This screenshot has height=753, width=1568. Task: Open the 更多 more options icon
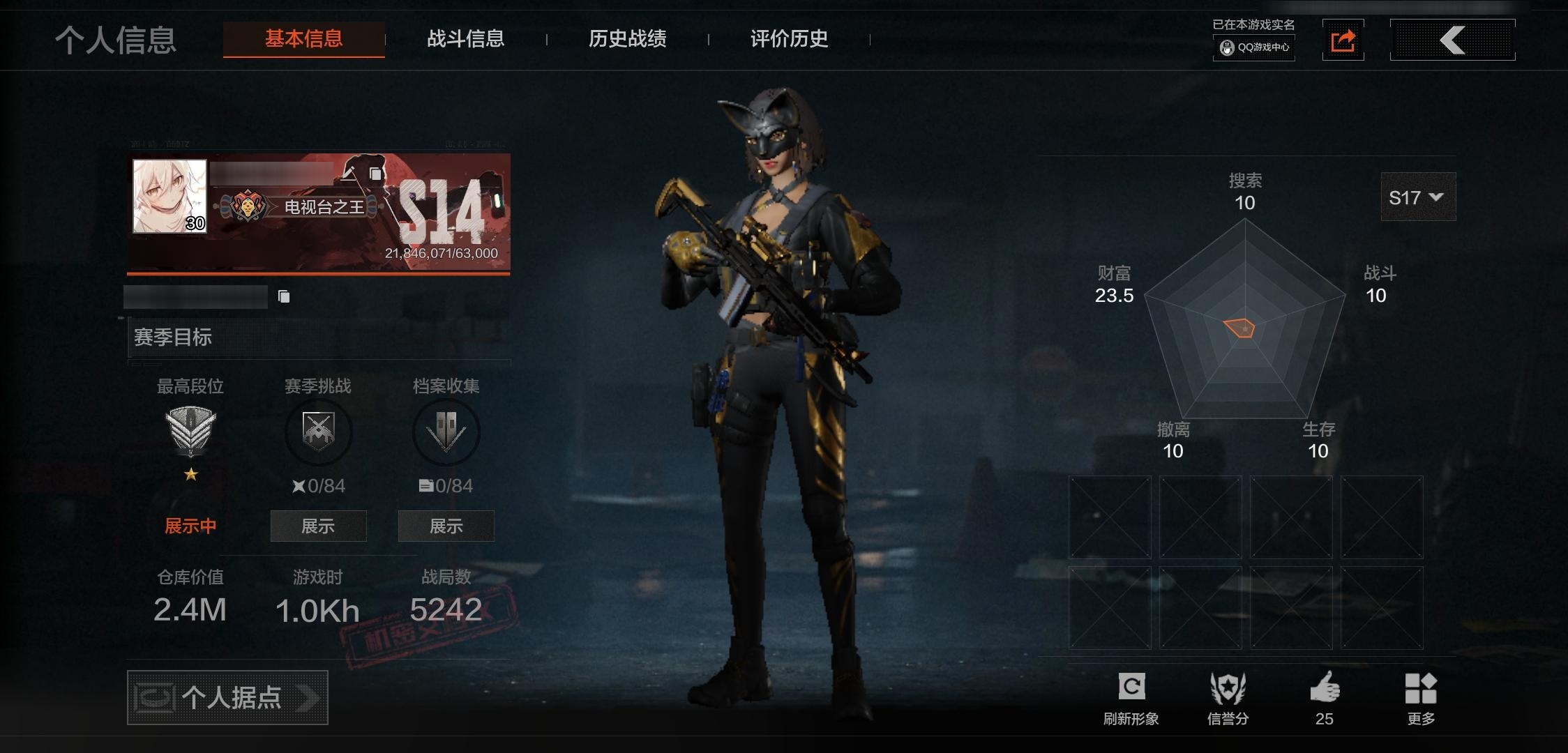pos(1419,686)
